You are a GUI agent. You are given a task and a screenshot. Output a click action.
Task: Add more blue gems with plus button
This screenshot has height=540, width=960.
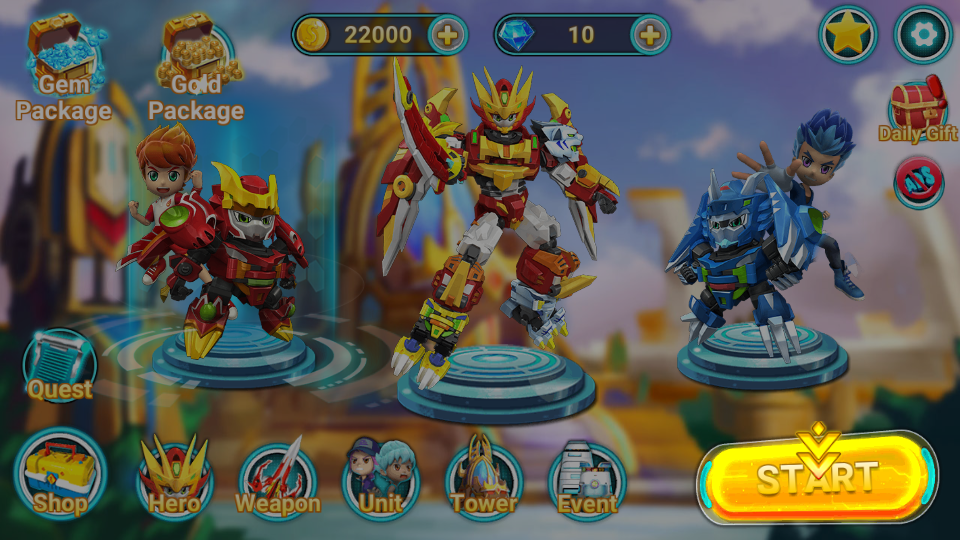coord(650,35)
